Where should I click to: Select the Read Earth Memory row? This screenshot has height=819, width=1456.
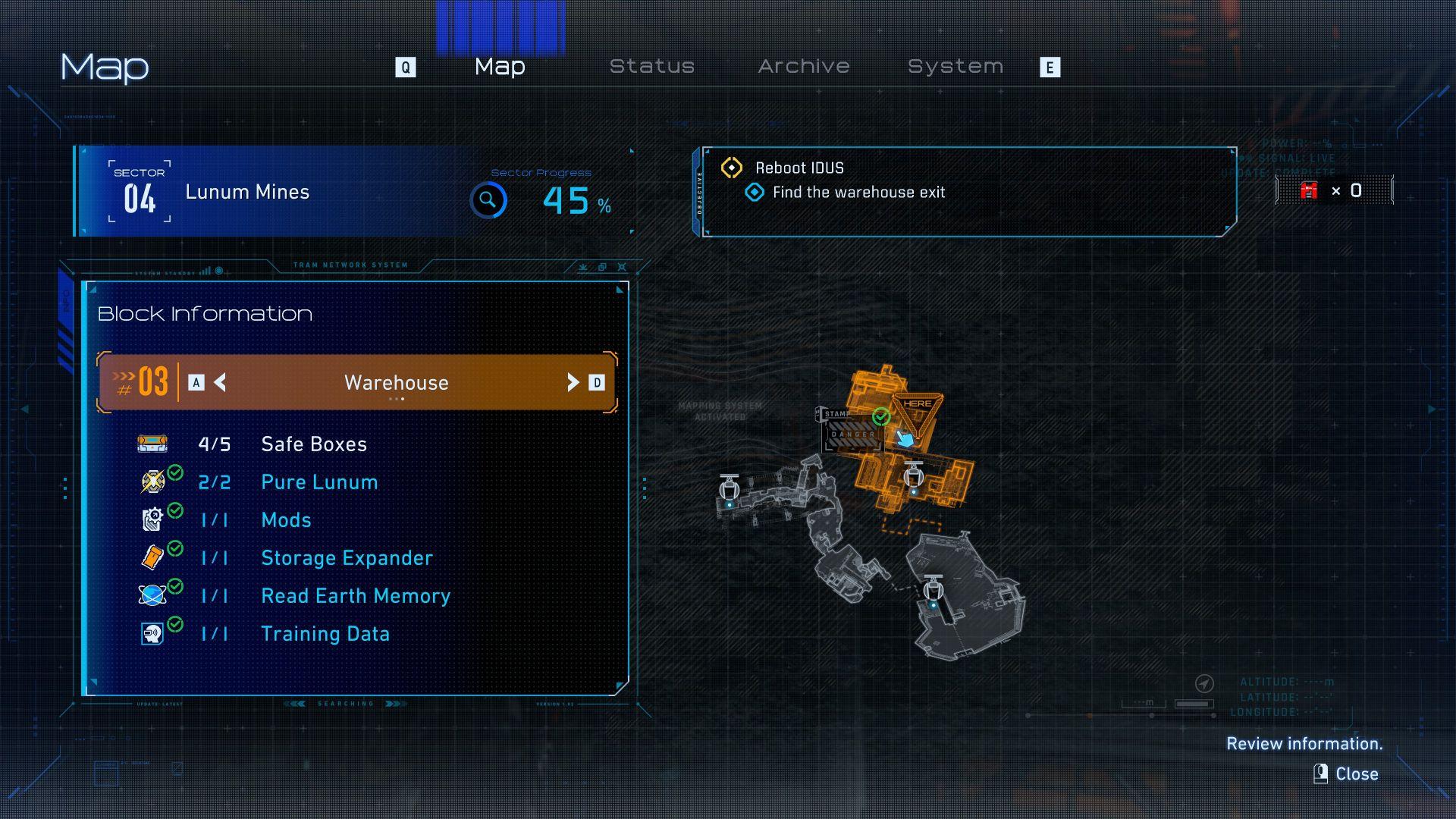355,596
